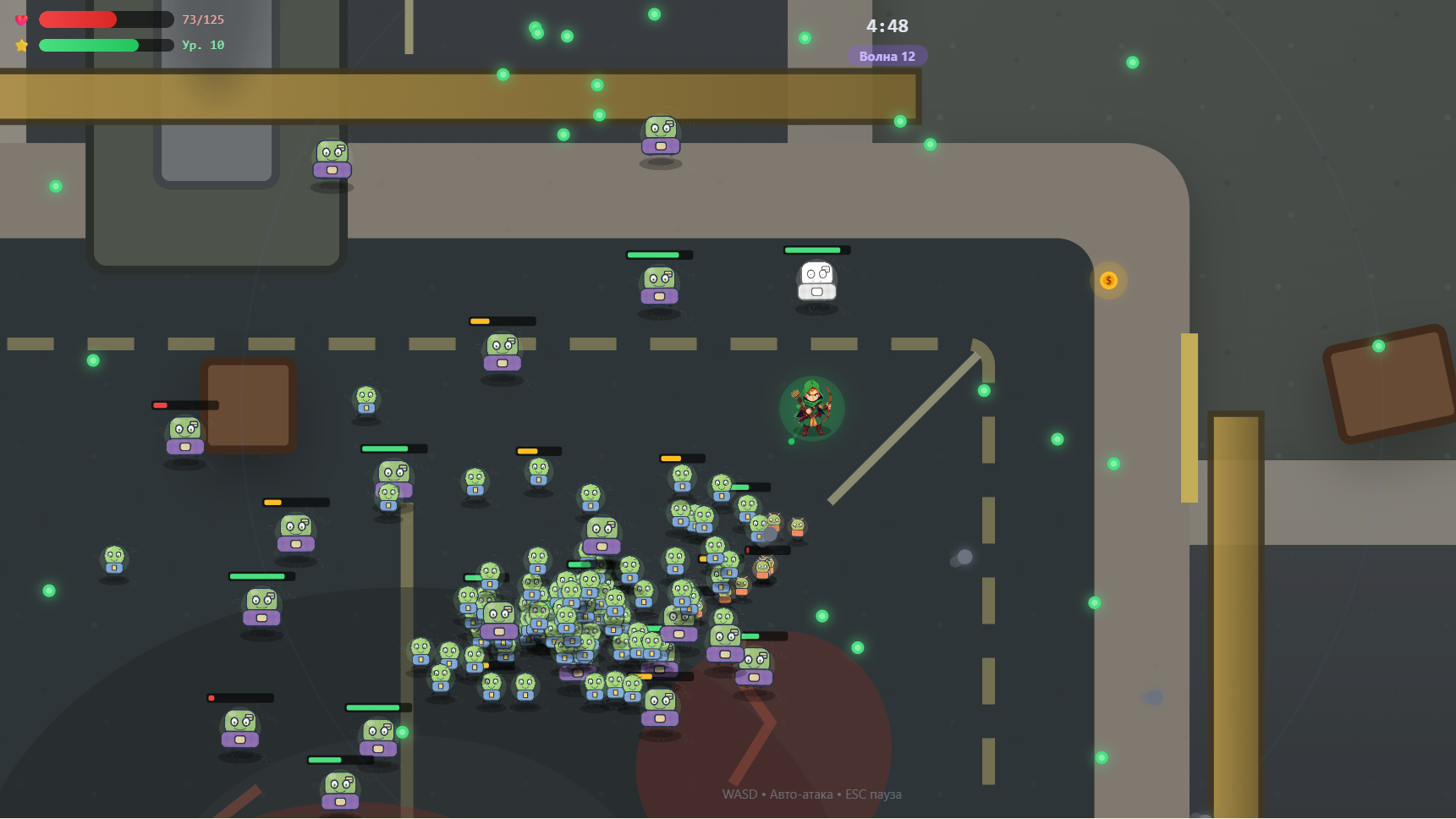
Task: Click the archer player character
Action: (x=810, y=409)
